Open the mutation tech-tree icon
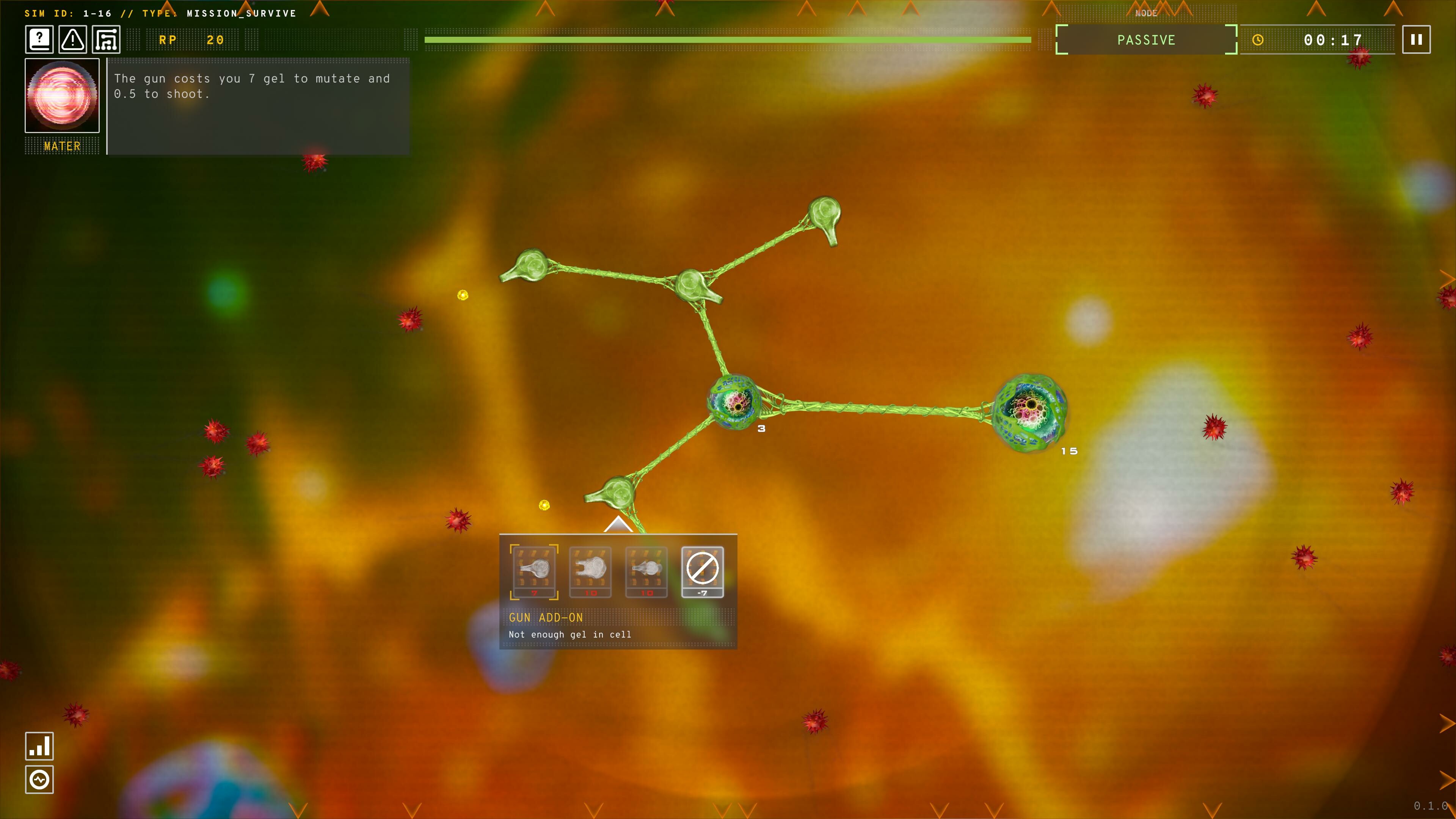This screenshot has width=1456, height=819. coord(106,39)
